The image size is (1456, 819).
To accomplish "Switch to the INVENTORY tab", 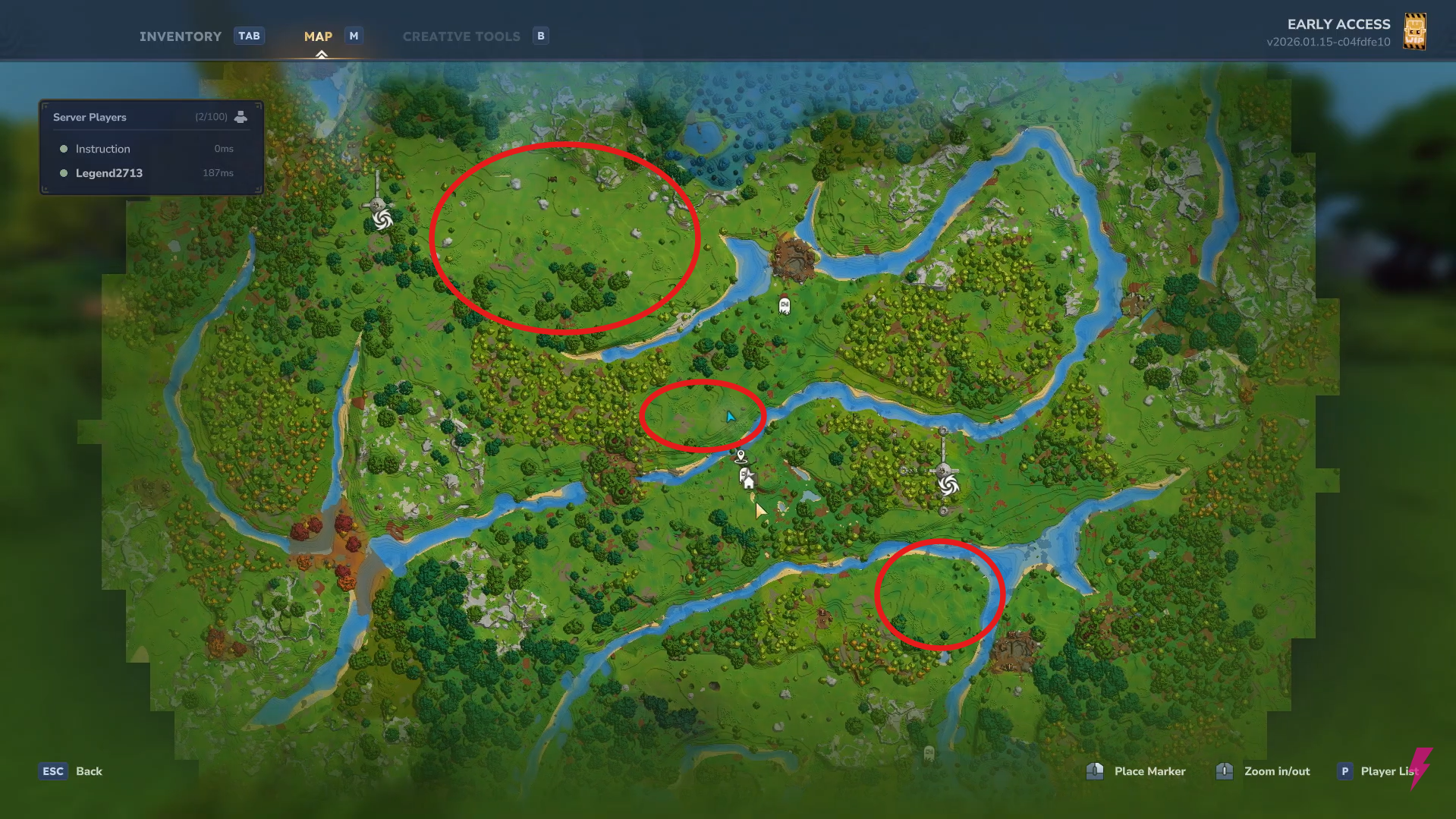I will 180,36.
